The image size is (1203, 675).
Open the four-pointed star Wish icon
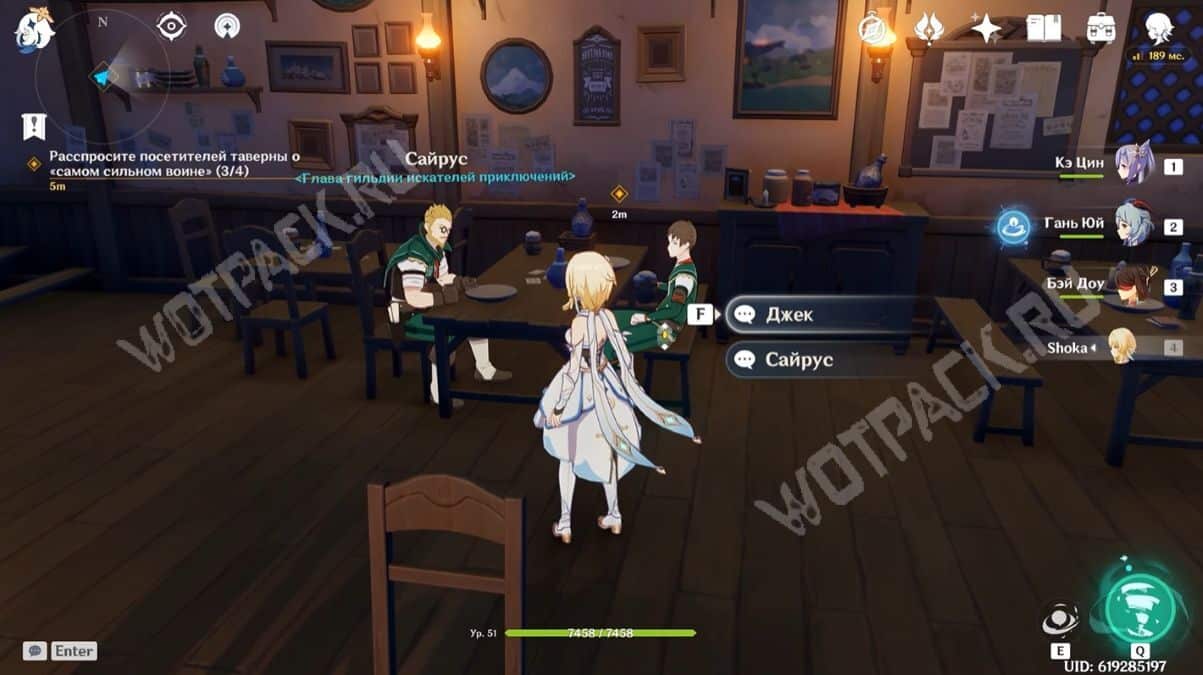coord(986,28)
